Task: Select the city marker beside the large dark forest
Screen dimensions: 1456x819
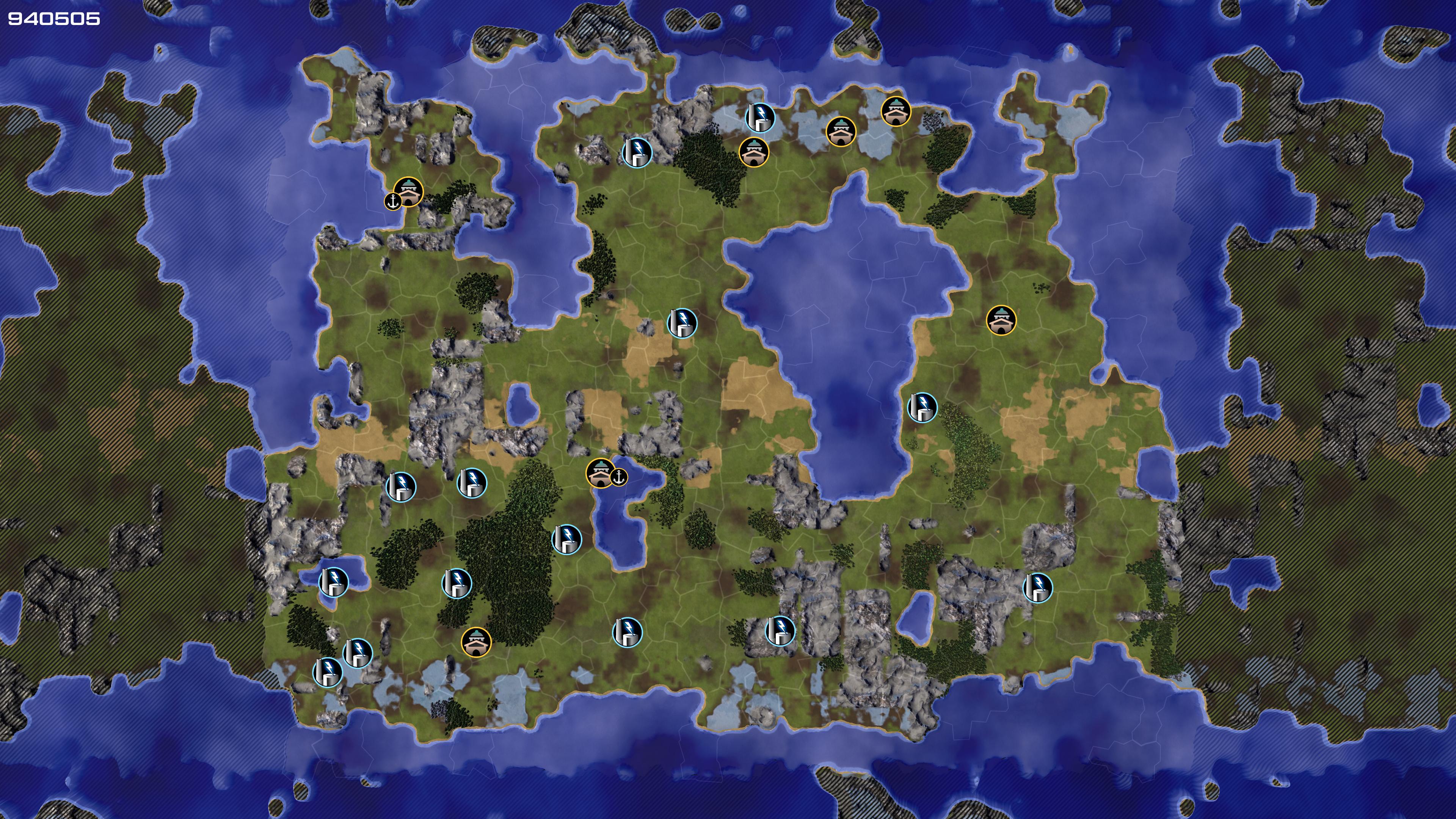Action: (476, 642)
